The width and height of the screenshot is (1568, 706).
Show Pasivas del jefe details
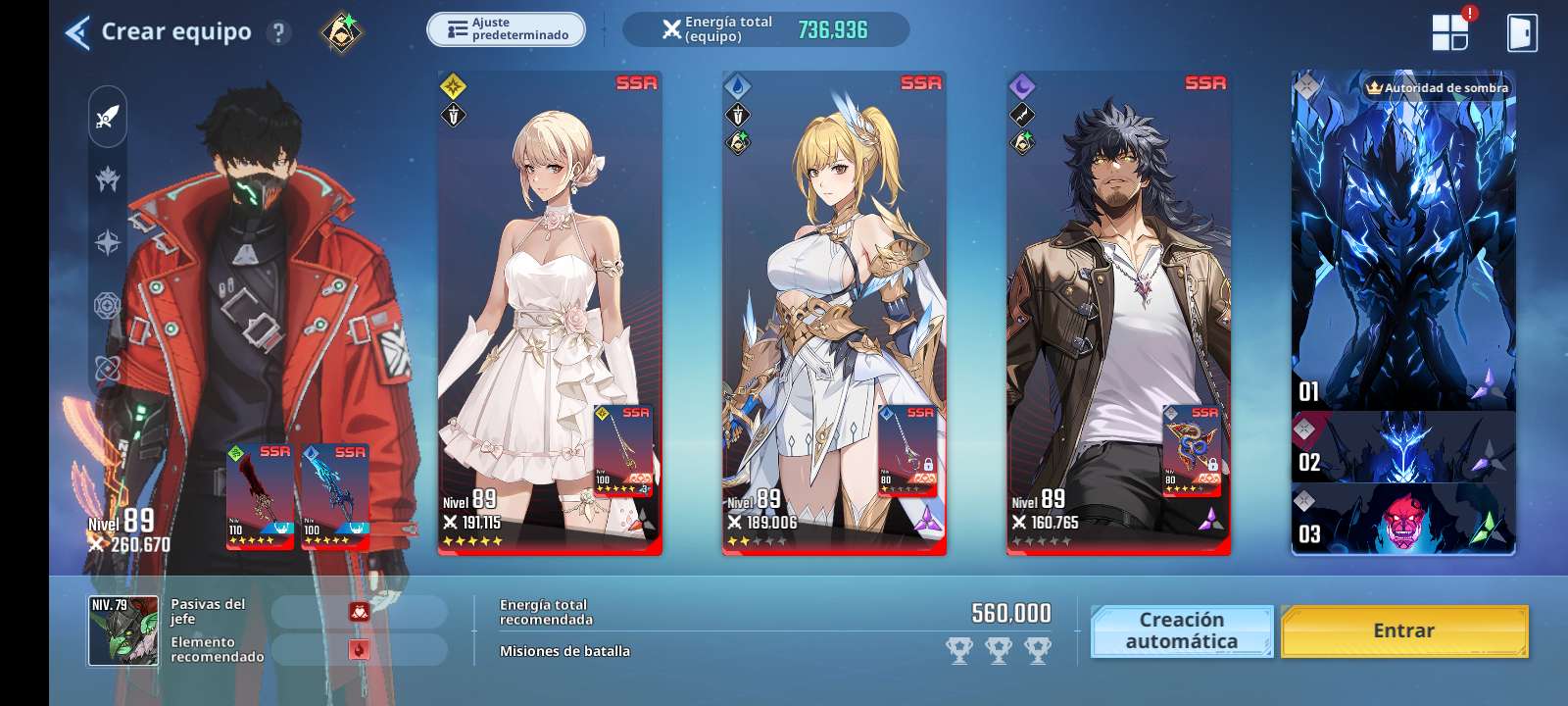359,612
